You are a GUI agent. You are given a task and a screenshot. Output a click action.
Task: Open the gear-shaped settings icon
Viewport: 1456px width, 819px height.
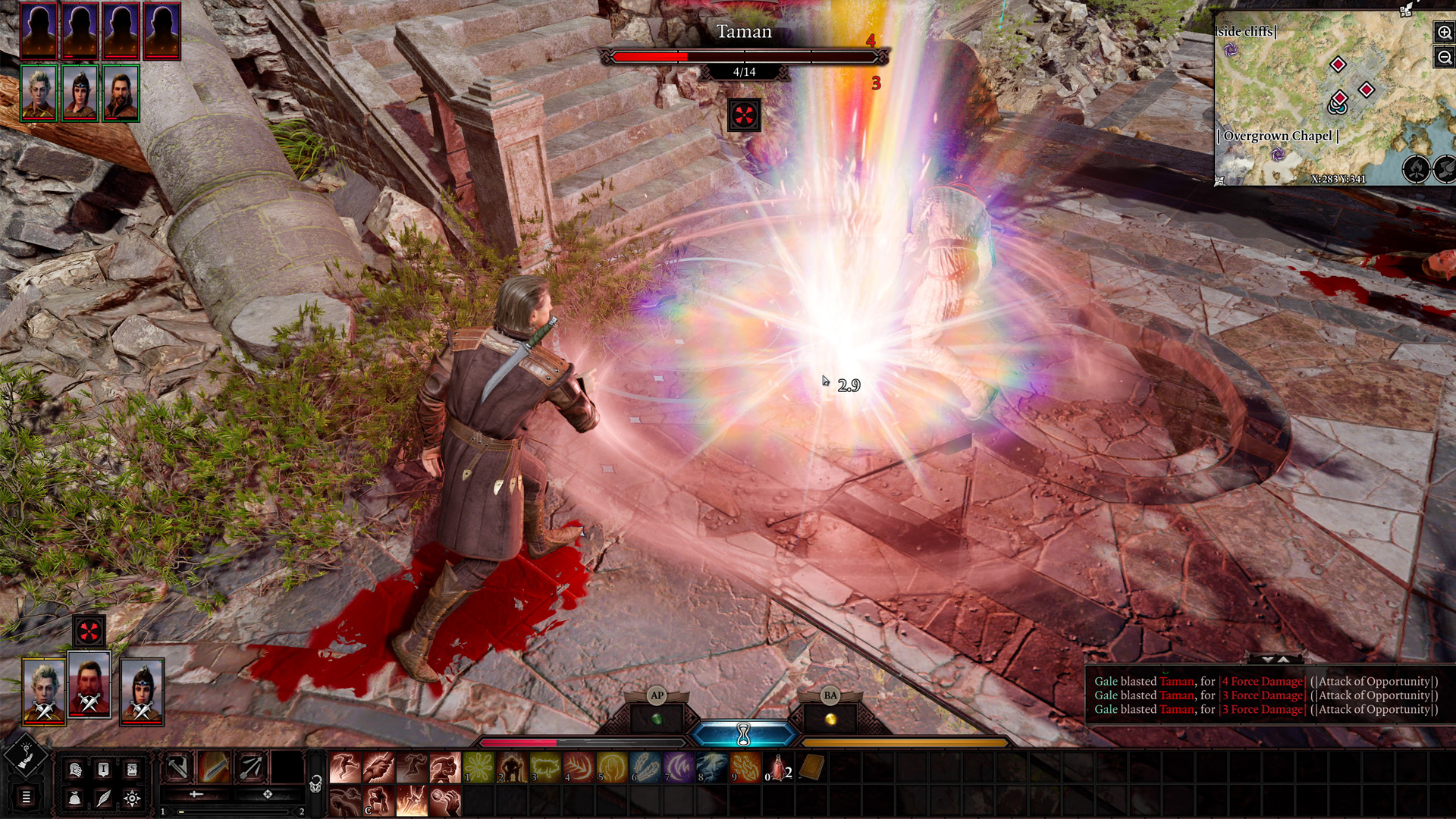pos(131,798)
